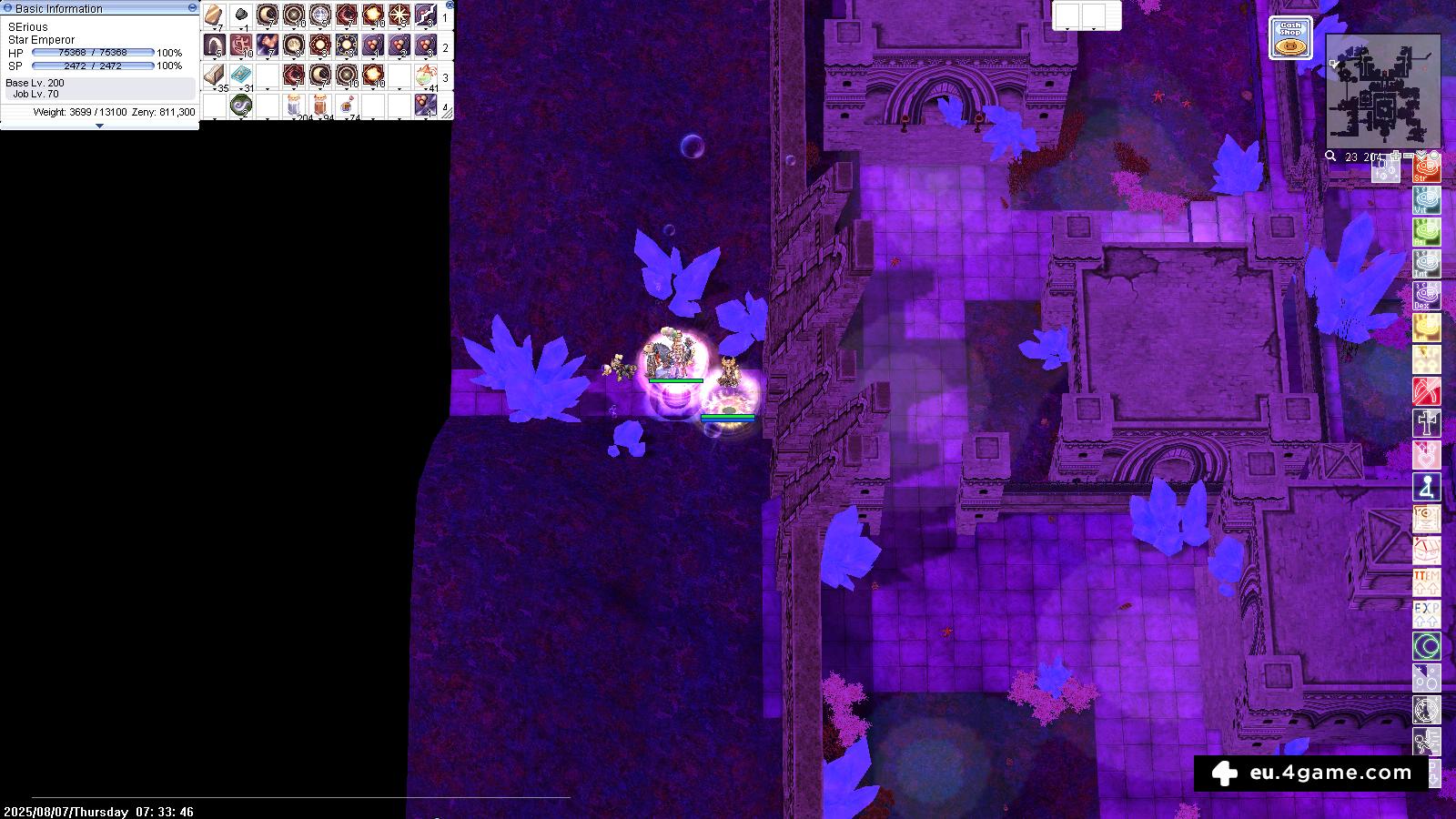Viewport: 1456px width, 819px height.
Task: Open the Cash Shop
Action: (x=1290, y=38)
